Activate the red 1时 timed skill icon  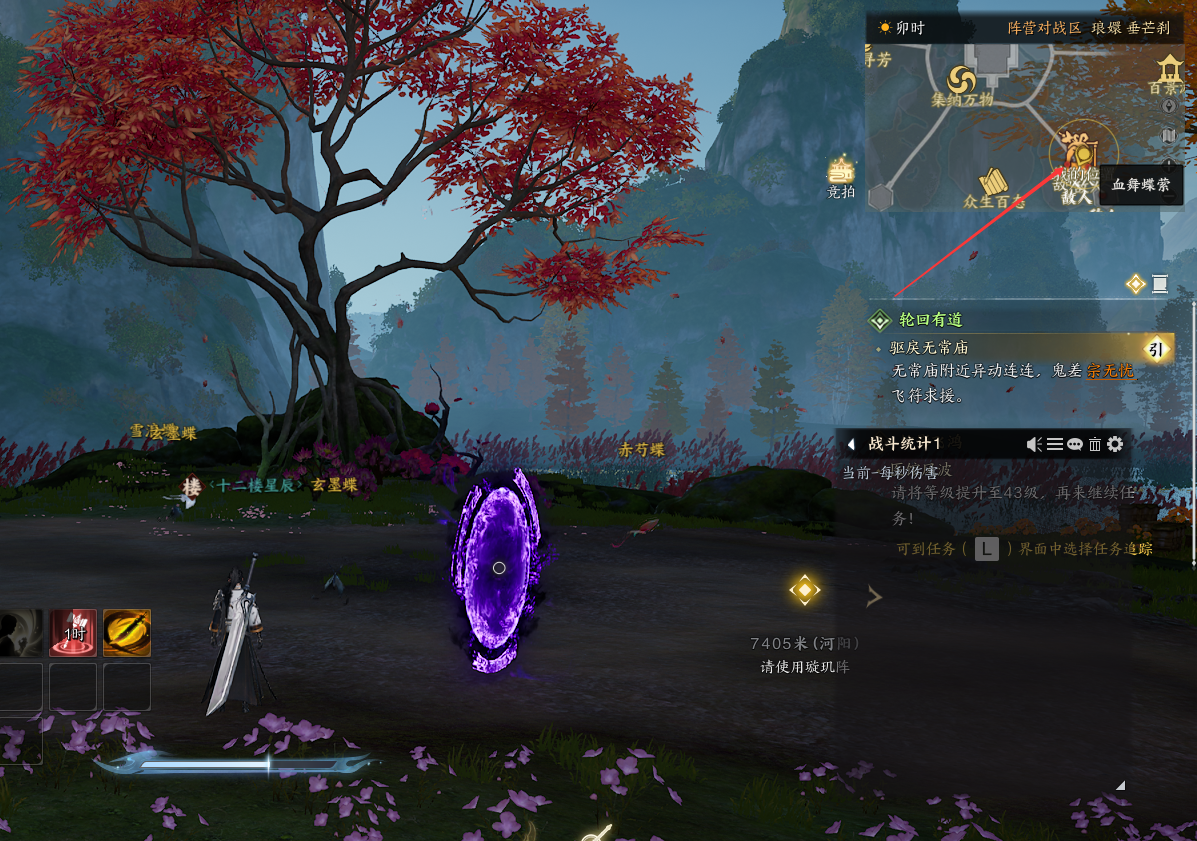pos(74,633)
